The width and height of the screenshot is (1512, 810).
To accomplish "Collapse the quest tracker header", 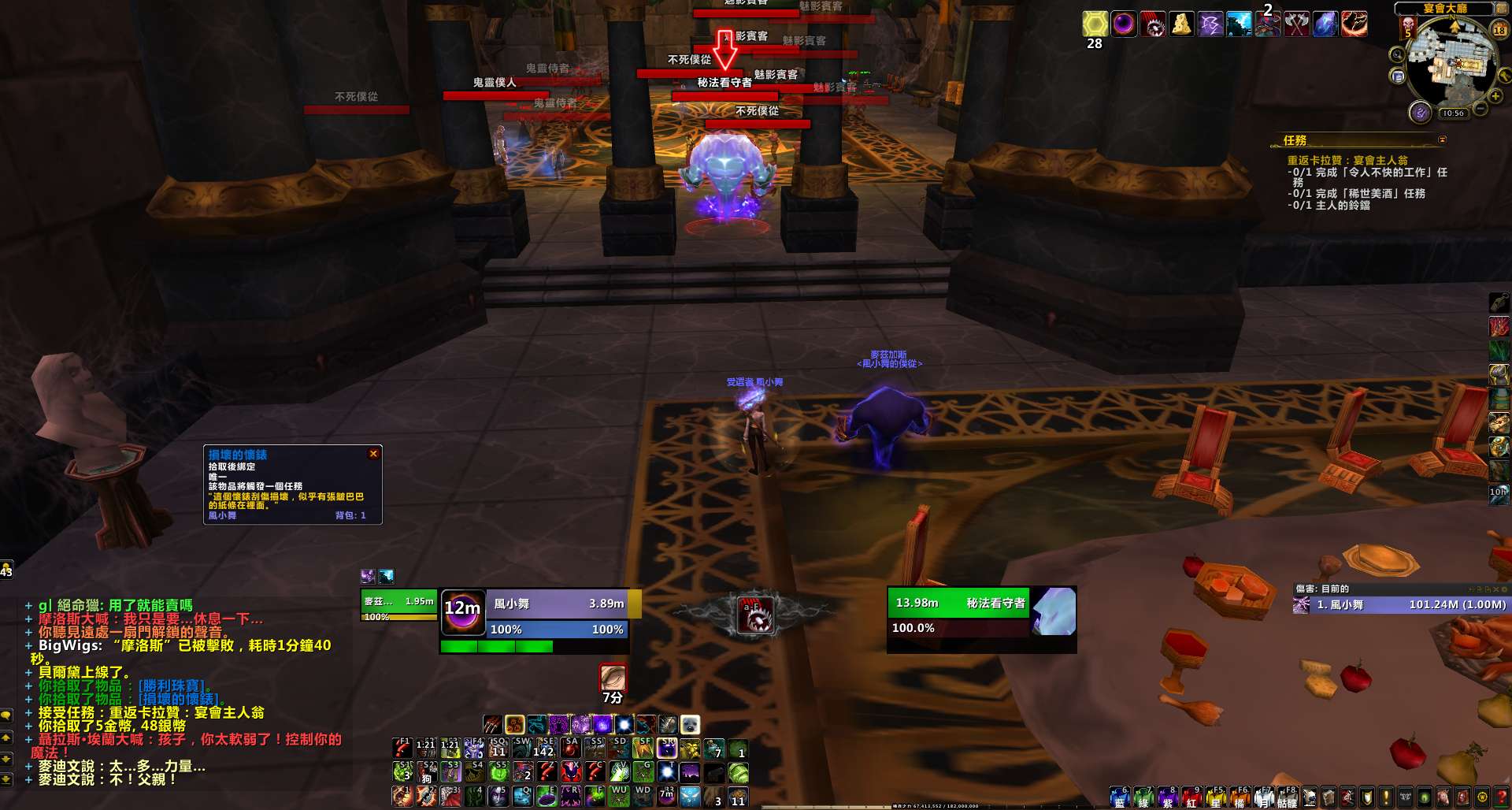I will [x=1442, y=140].
